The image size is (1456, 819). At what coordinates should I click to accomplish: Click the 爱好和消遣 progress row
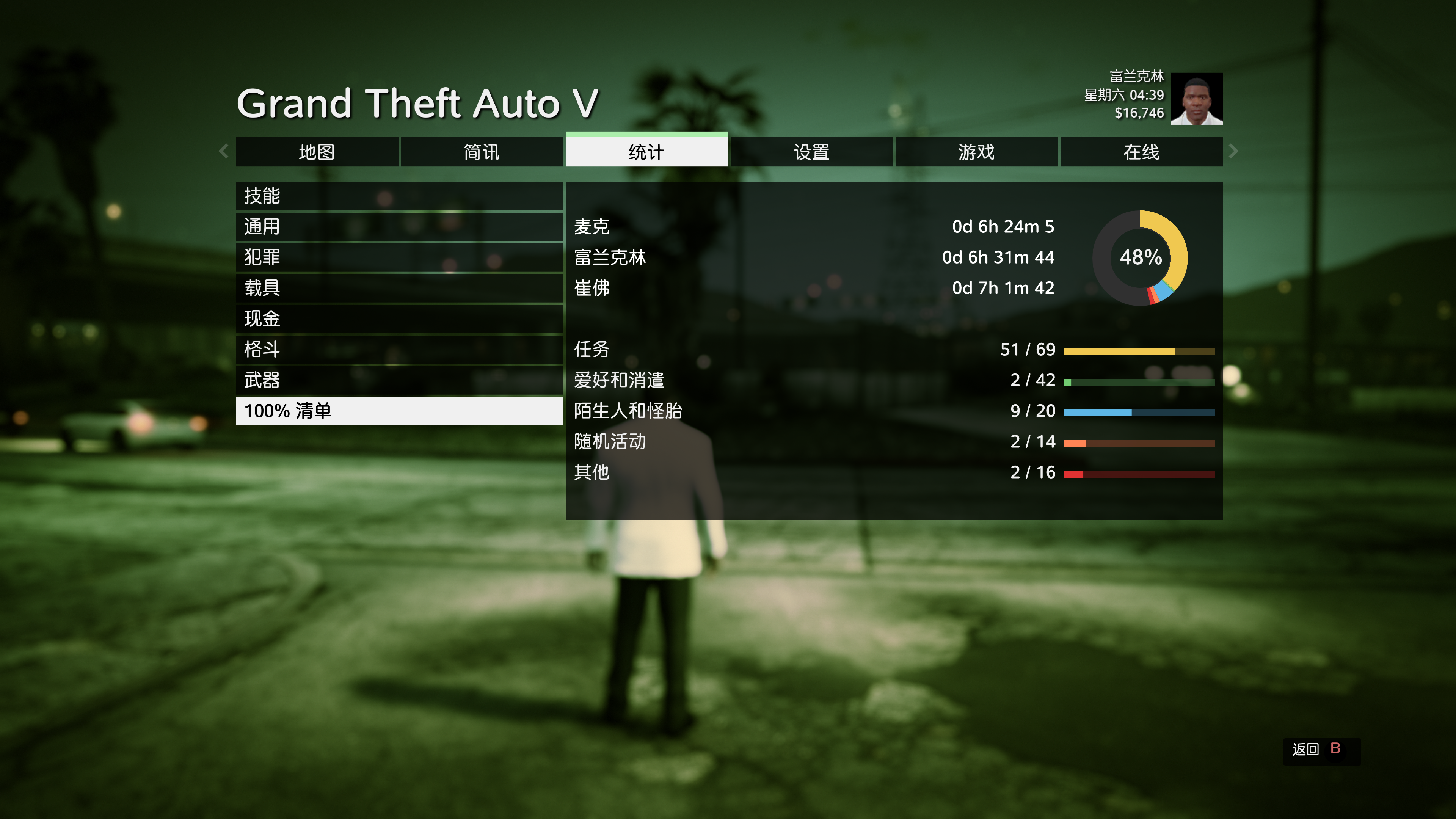coord(893,380)
